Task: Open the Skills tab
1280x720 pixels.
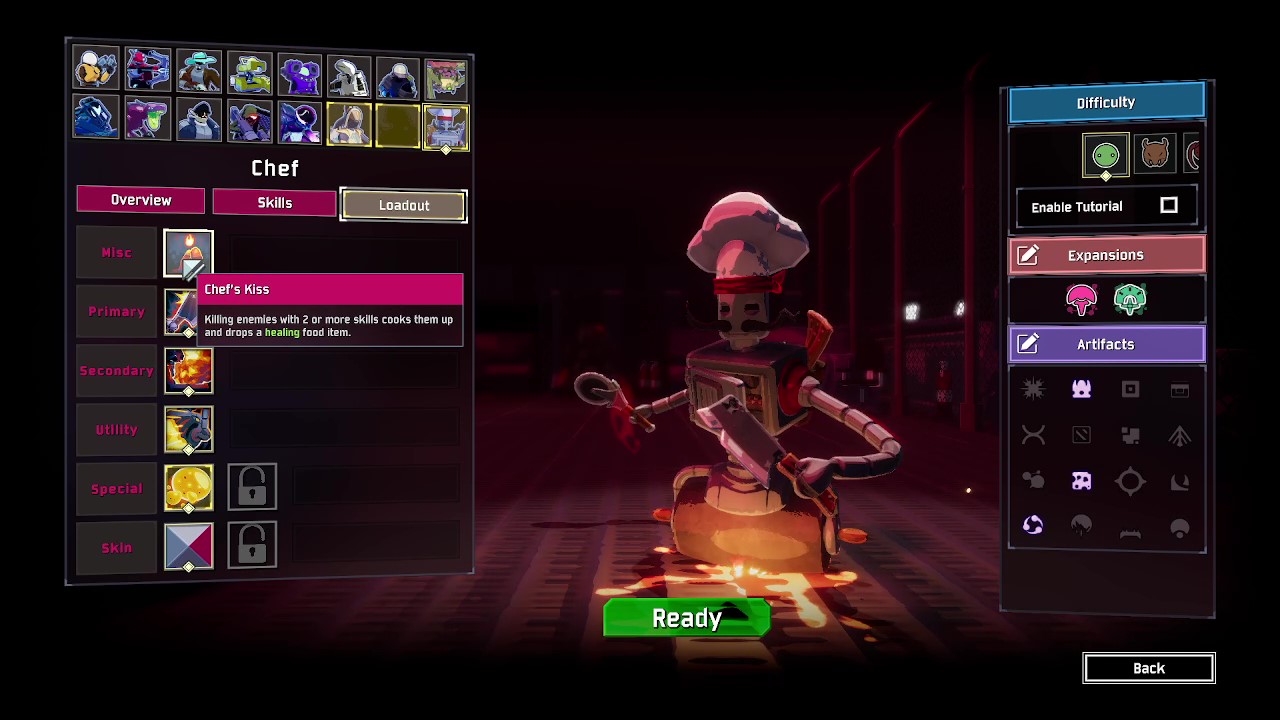Action: 274,202
